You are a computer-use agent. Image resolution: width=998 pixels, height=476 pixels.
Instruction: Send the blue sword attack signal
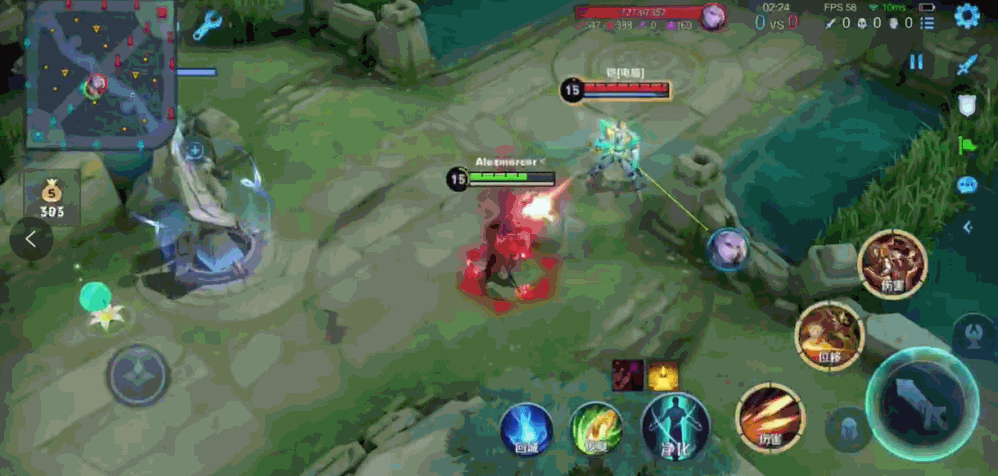966,65
